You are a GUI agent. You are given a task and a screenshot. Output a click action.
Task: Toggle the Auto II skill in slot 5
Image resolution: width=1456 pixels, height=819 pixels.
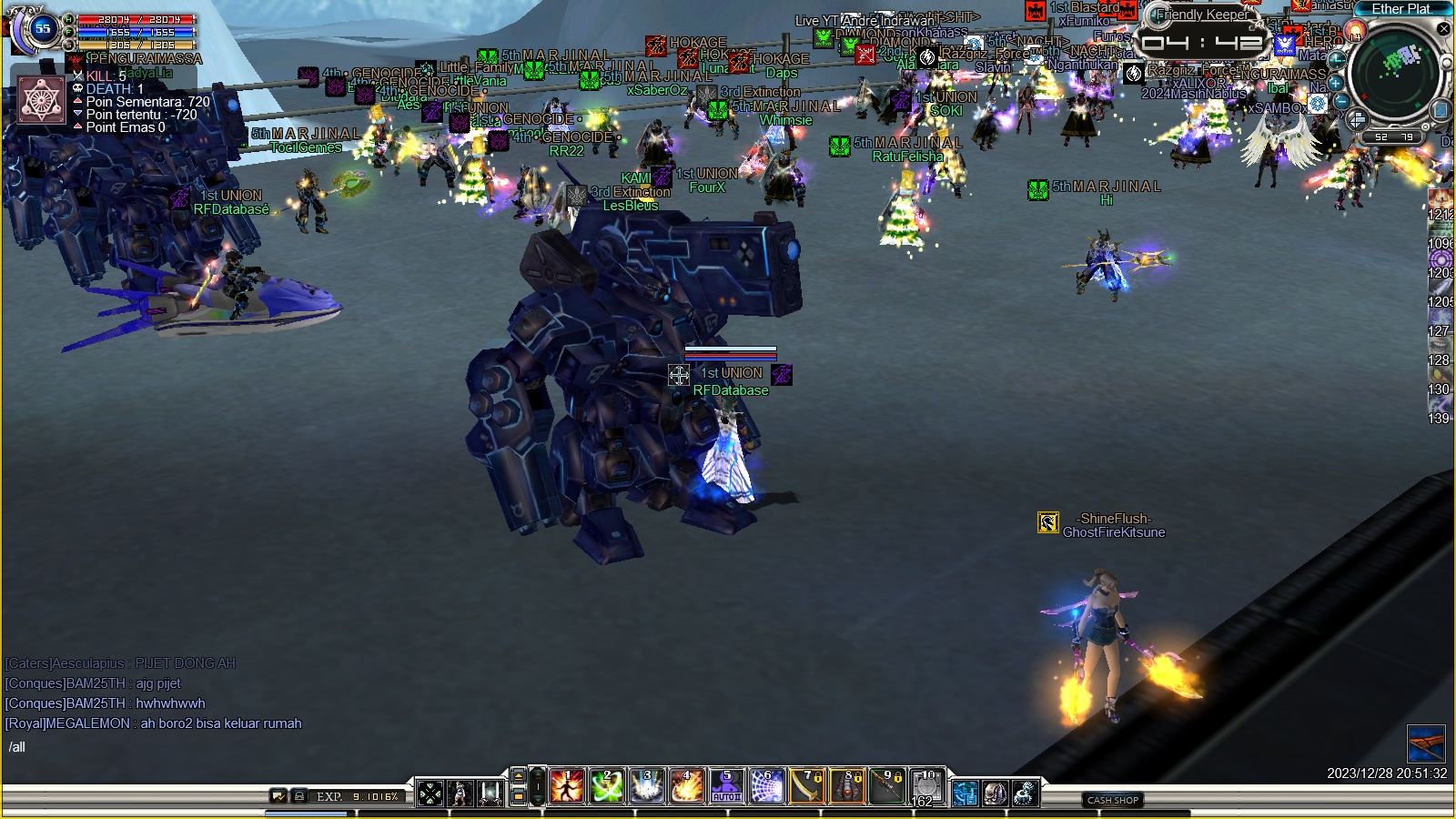tap(727, 786)
